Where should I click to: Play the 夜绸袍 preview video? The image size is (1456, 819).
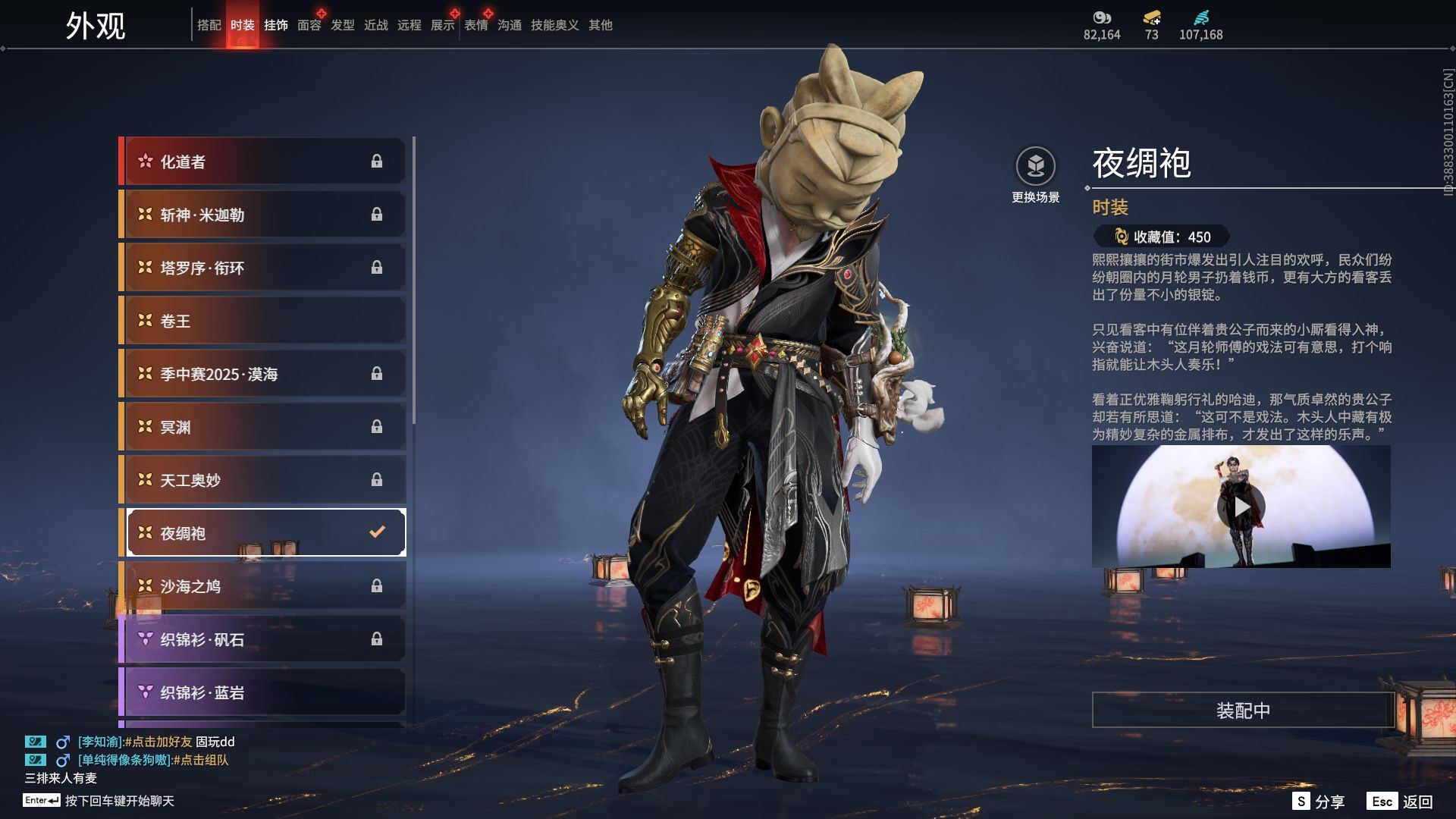(1241, 507)
